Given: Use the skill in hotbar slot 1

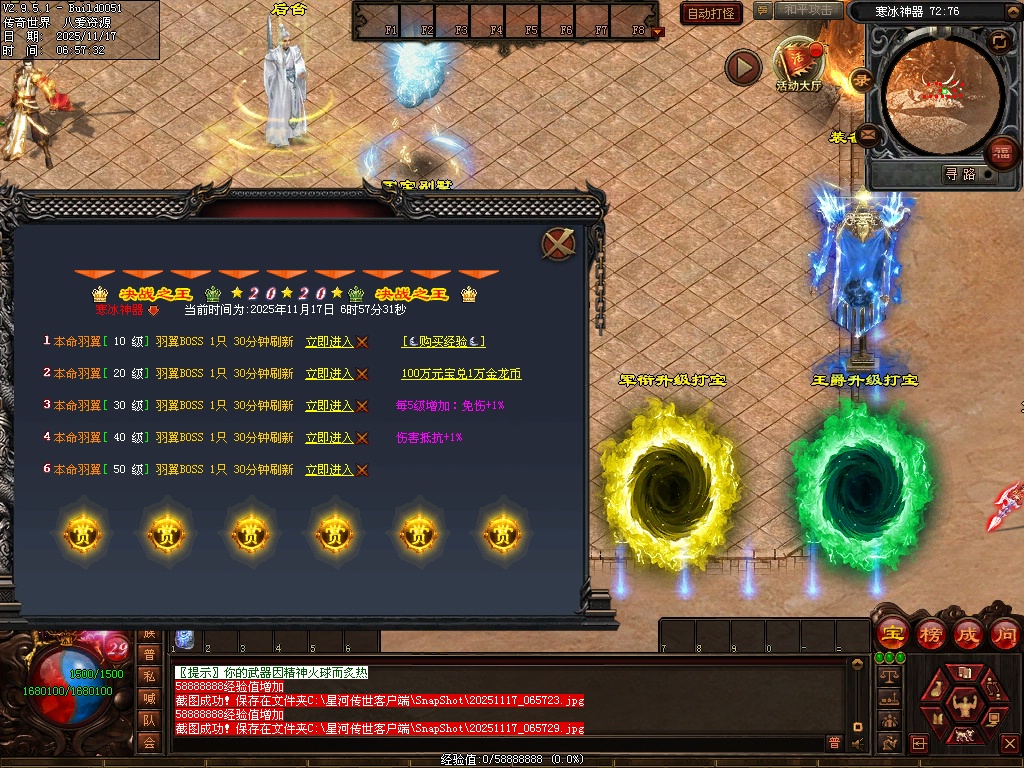Looking at the screenshot, I should point(184,640).
